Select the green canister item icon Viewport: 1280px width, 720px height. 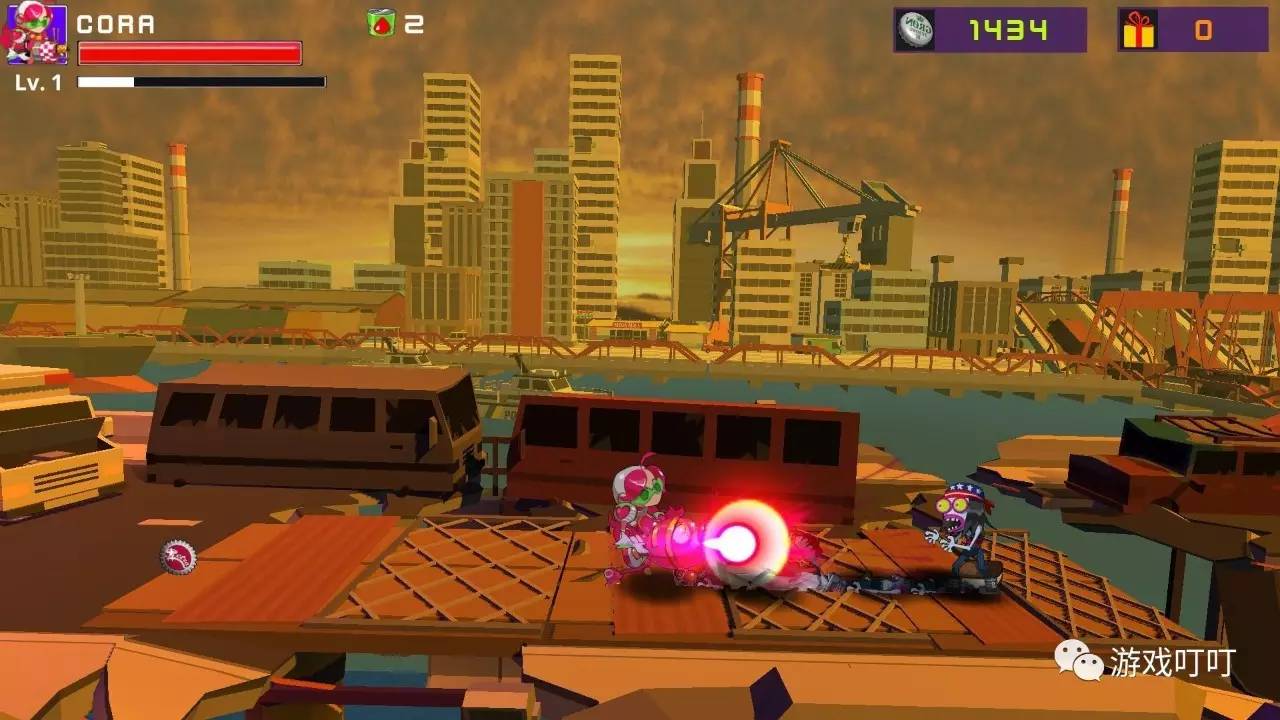381,23
